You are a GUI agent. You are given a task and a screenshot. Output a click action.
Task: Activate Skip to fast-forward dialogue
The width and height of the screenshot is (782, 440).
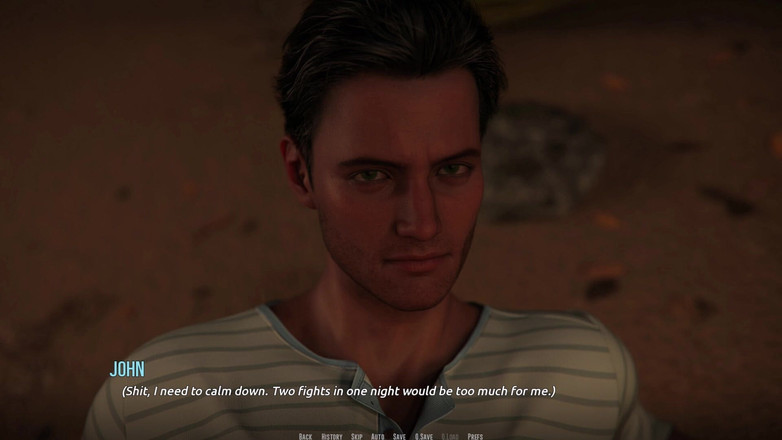357,436
